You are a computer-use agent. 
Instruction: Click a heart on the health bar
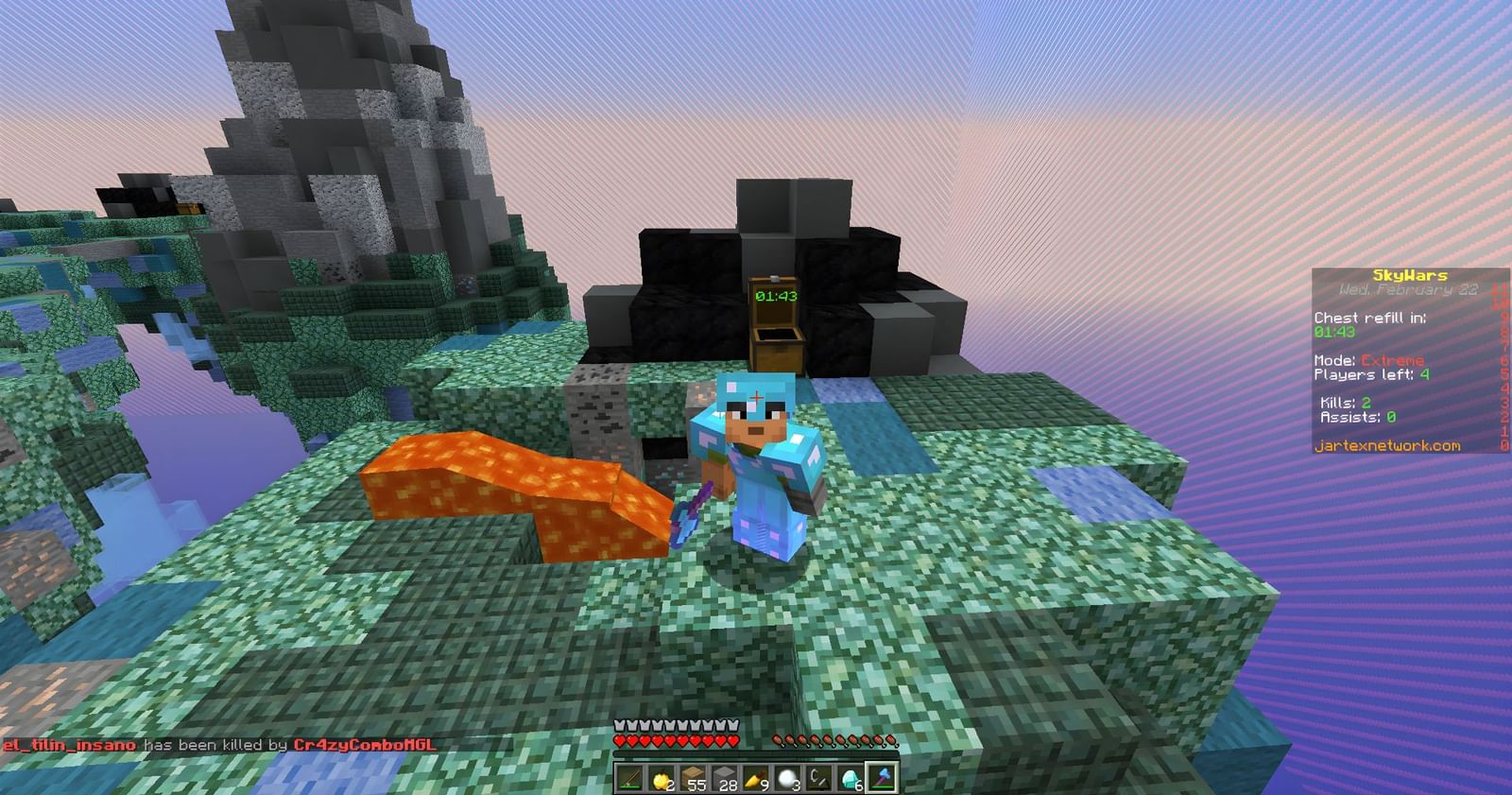click(x=643, y=740)
